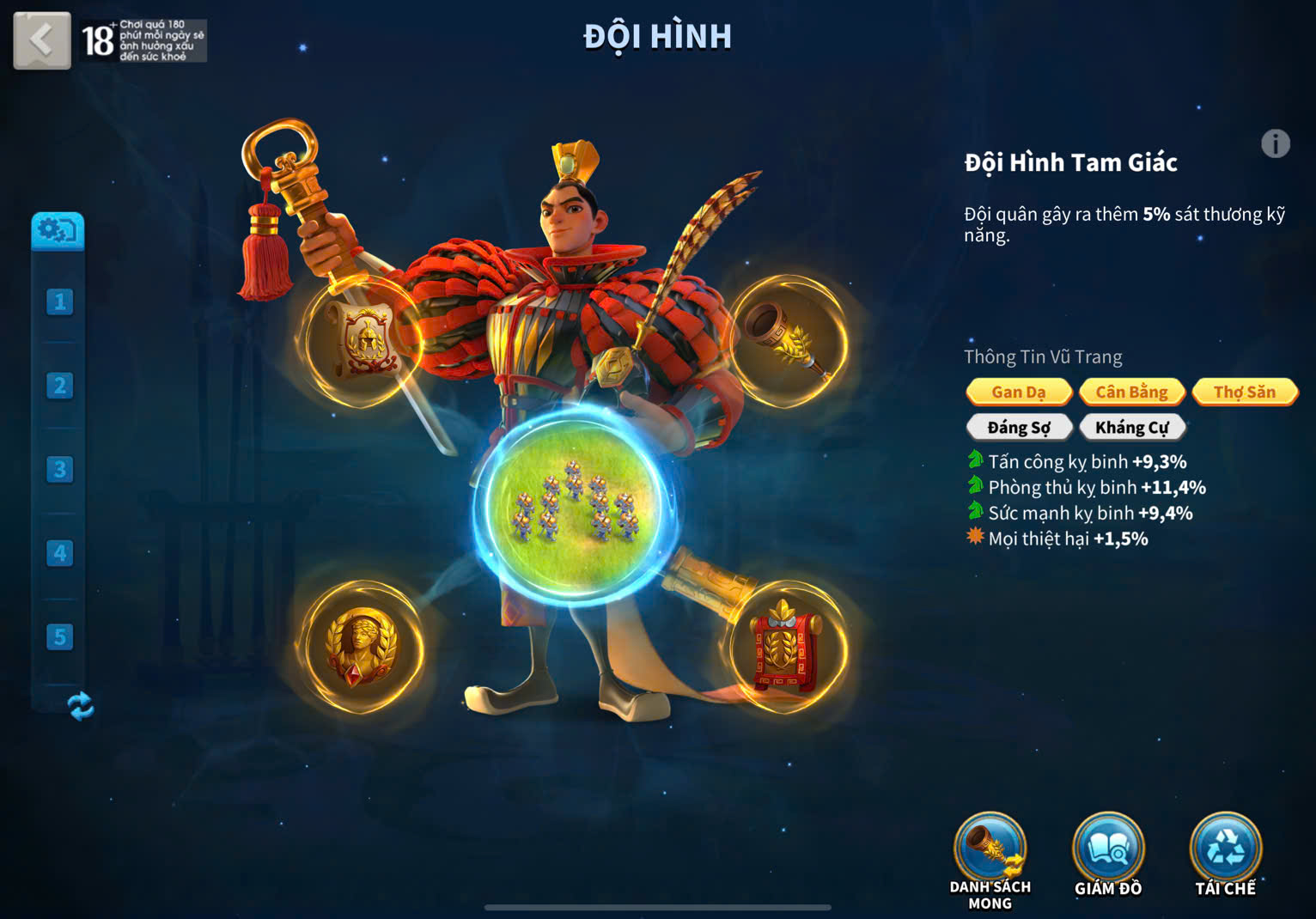This screenshot has height=919, width=1316.
Task: Switch to formation preset 1
Action: click(59, 301)
